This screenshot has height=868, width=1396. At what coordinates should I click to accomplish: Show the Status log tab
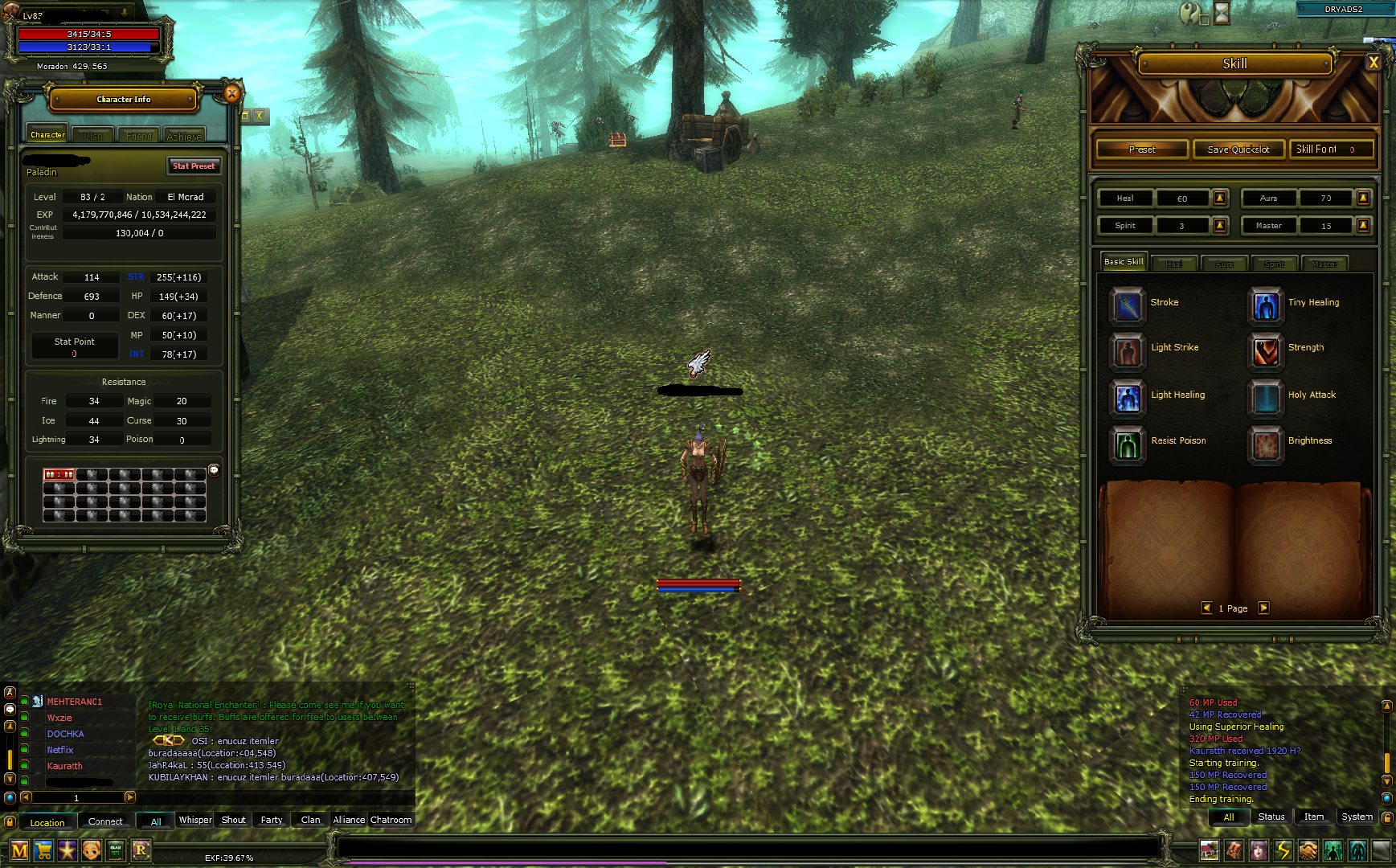(1271, 817)
